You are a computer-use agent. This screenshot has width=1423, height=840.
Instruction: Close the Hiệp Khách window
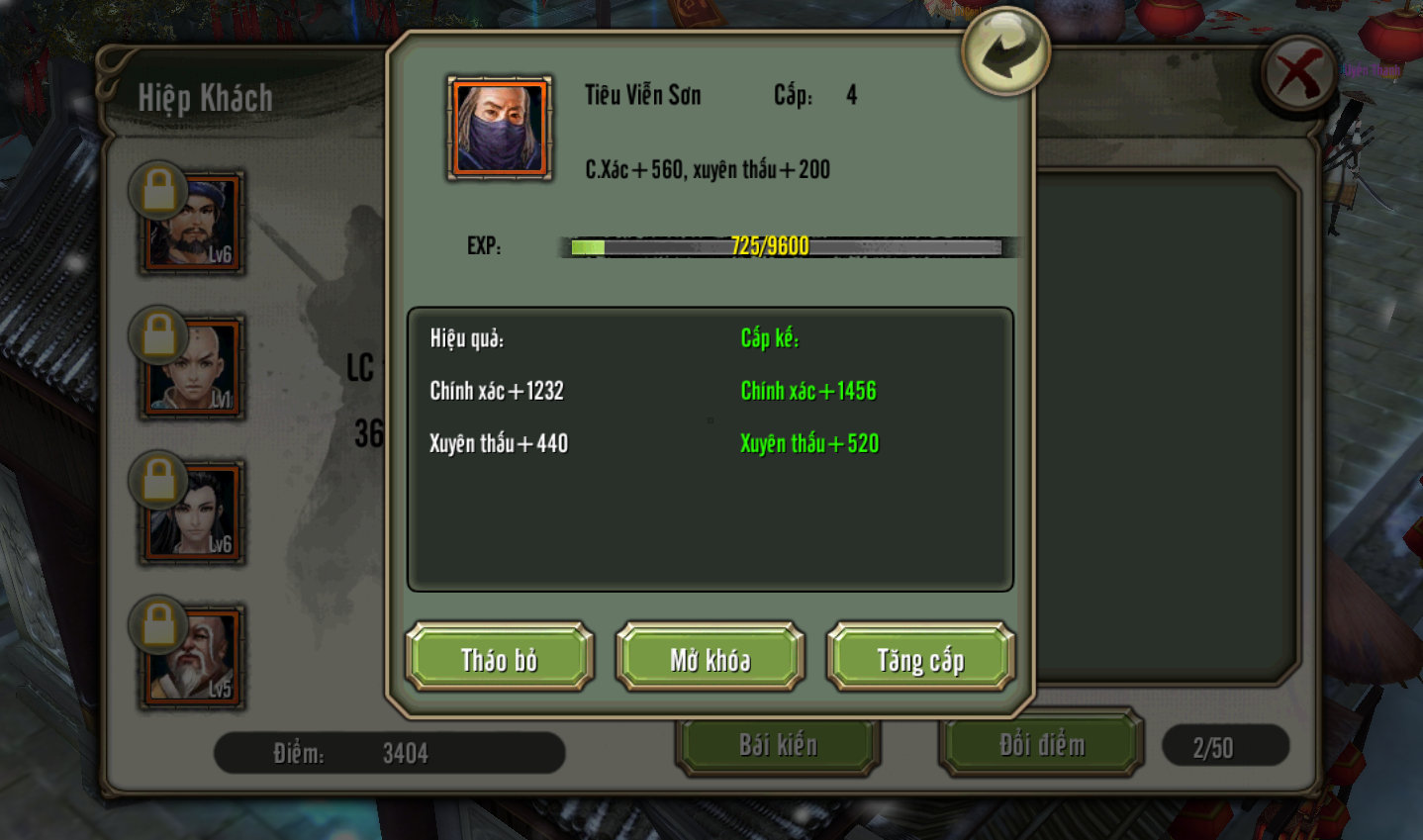point(1298,73)
